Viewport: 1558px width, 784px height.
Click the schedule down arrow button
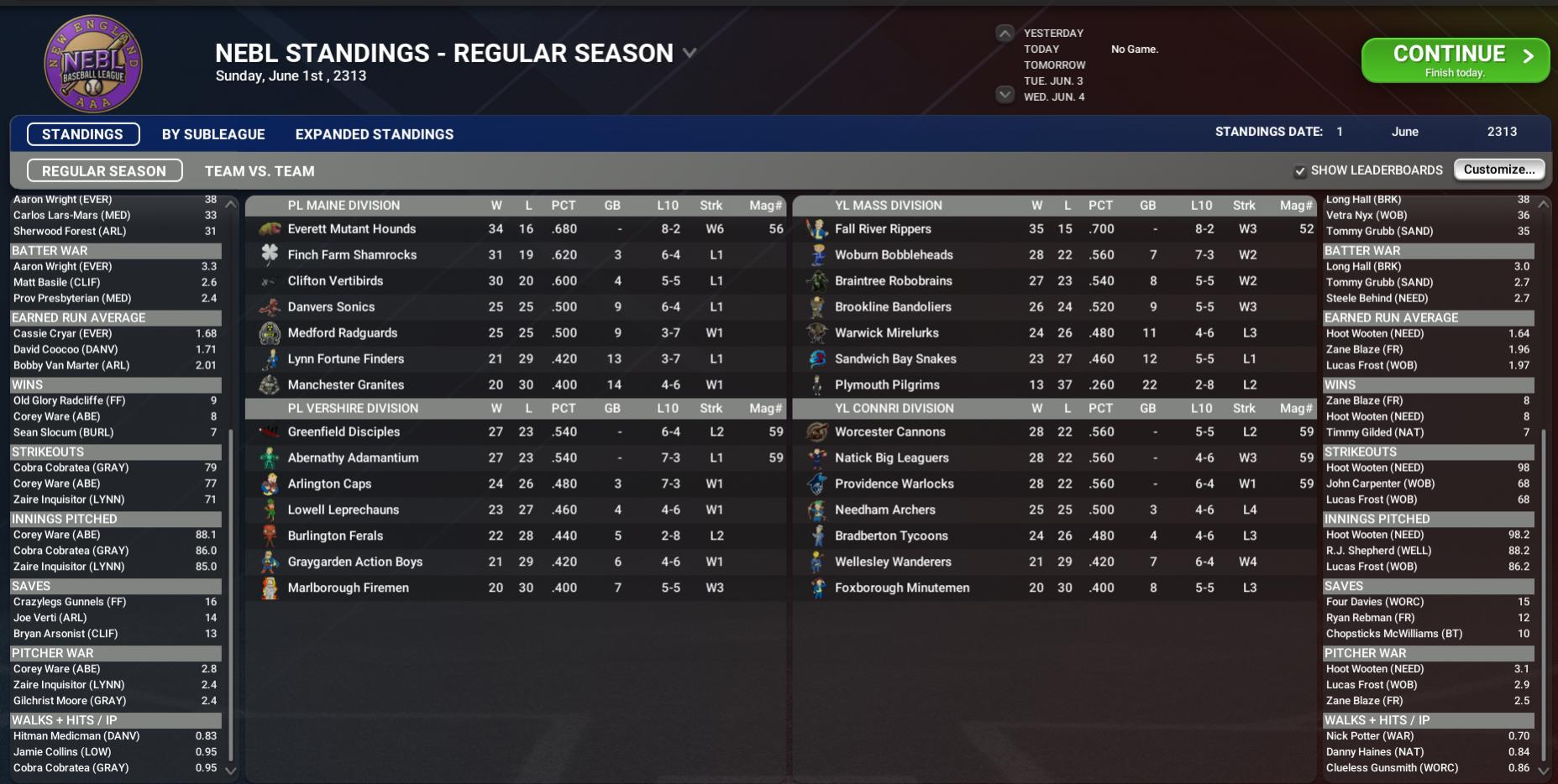click(x=1005, y=95)
